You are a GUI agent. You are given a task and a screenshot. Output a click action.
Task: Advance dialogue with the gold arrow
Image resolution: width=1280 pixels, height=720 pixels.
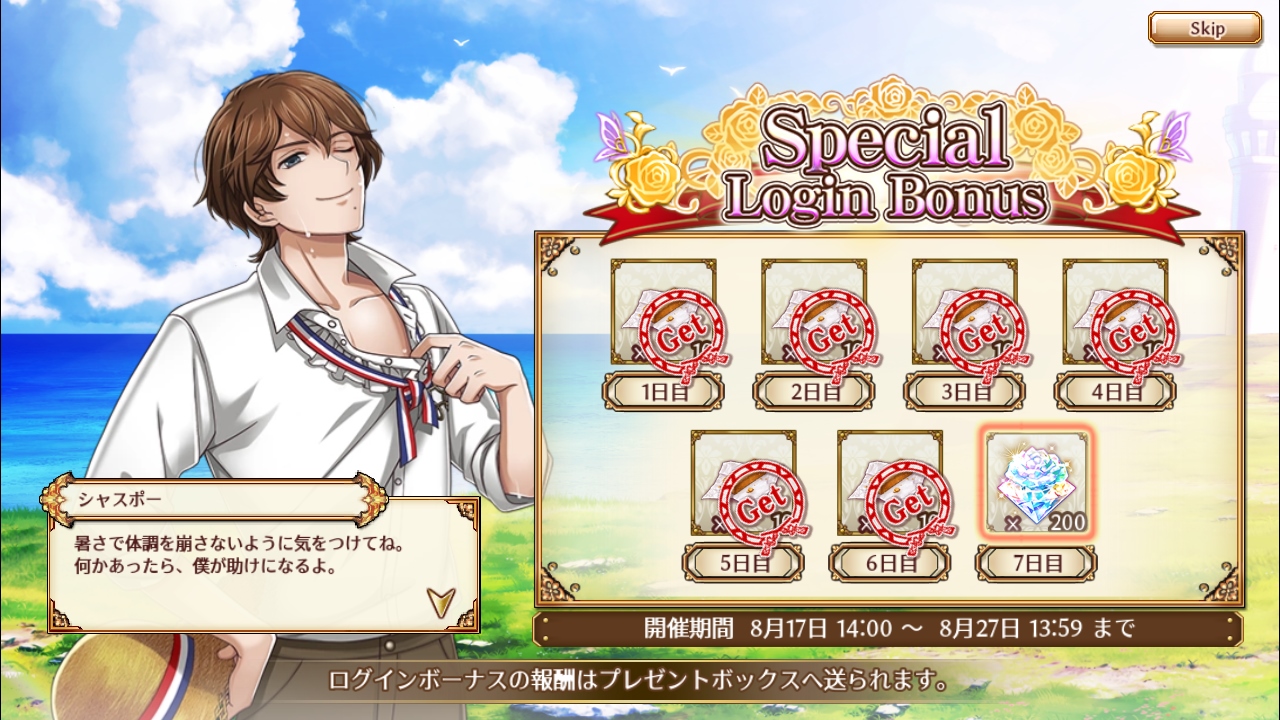pos(440,600)
